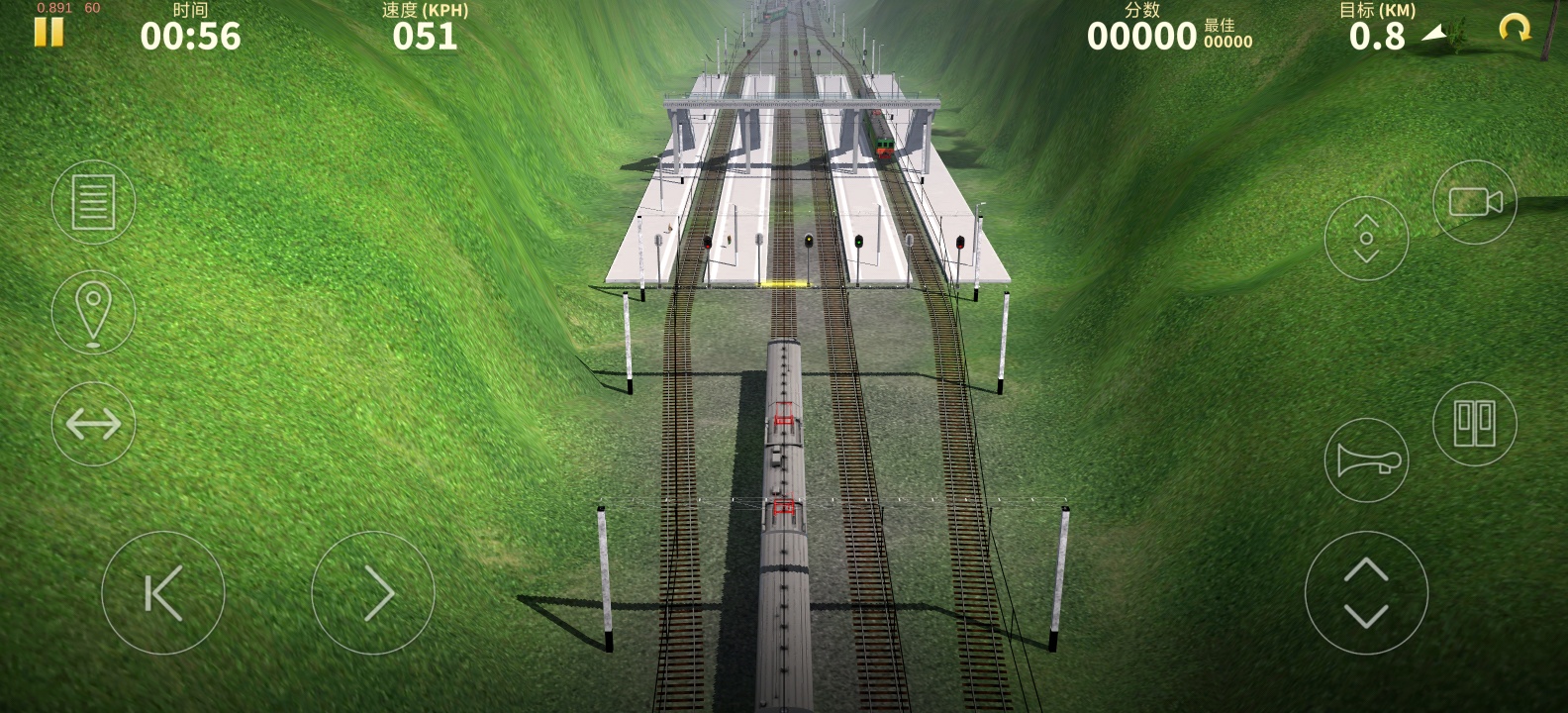Tap the large up-down chevrons control
Screen dimensions: 1568x713
pos(1366,593)
